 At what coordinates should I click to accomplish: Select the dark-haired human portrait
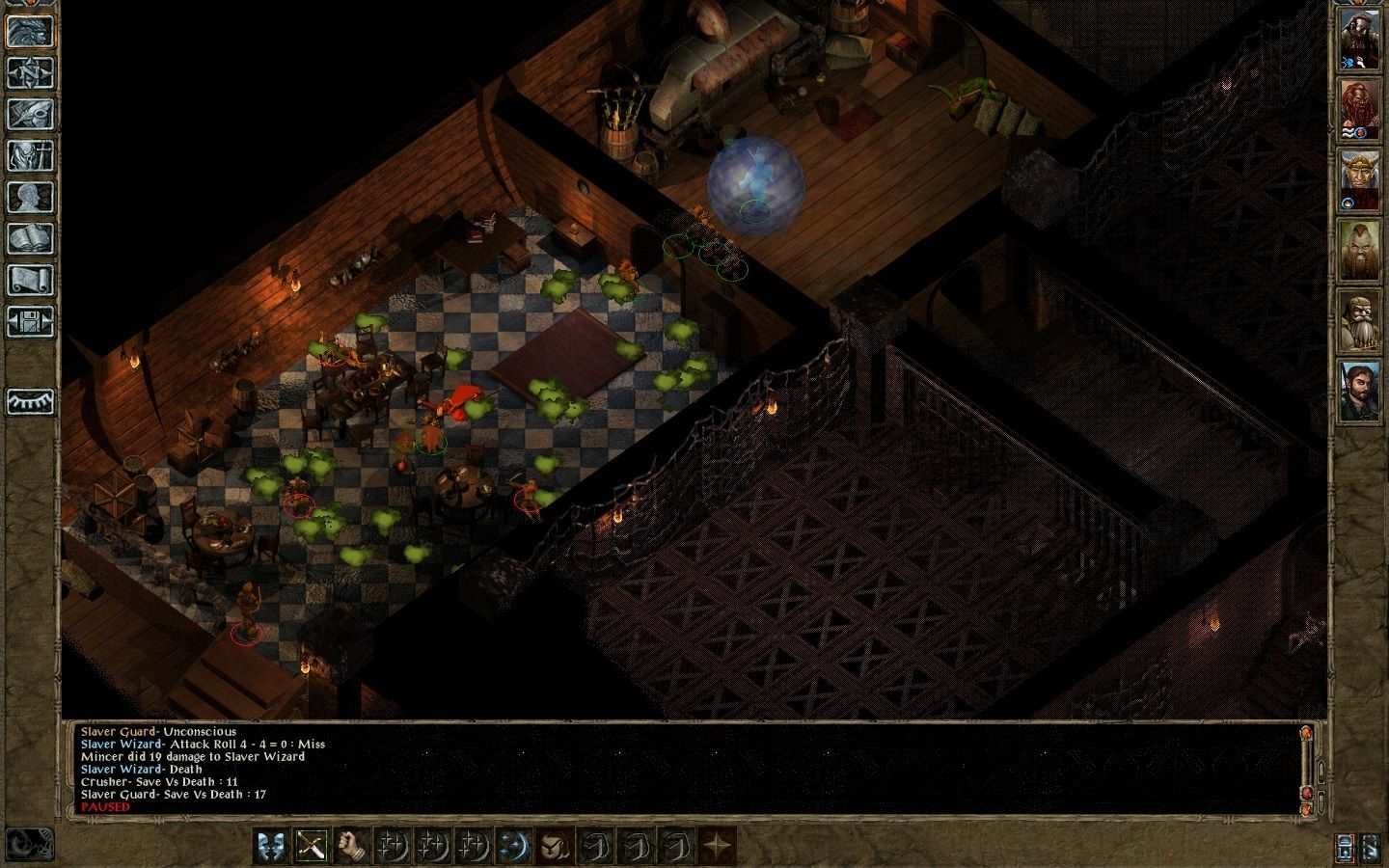point(1358,392)
